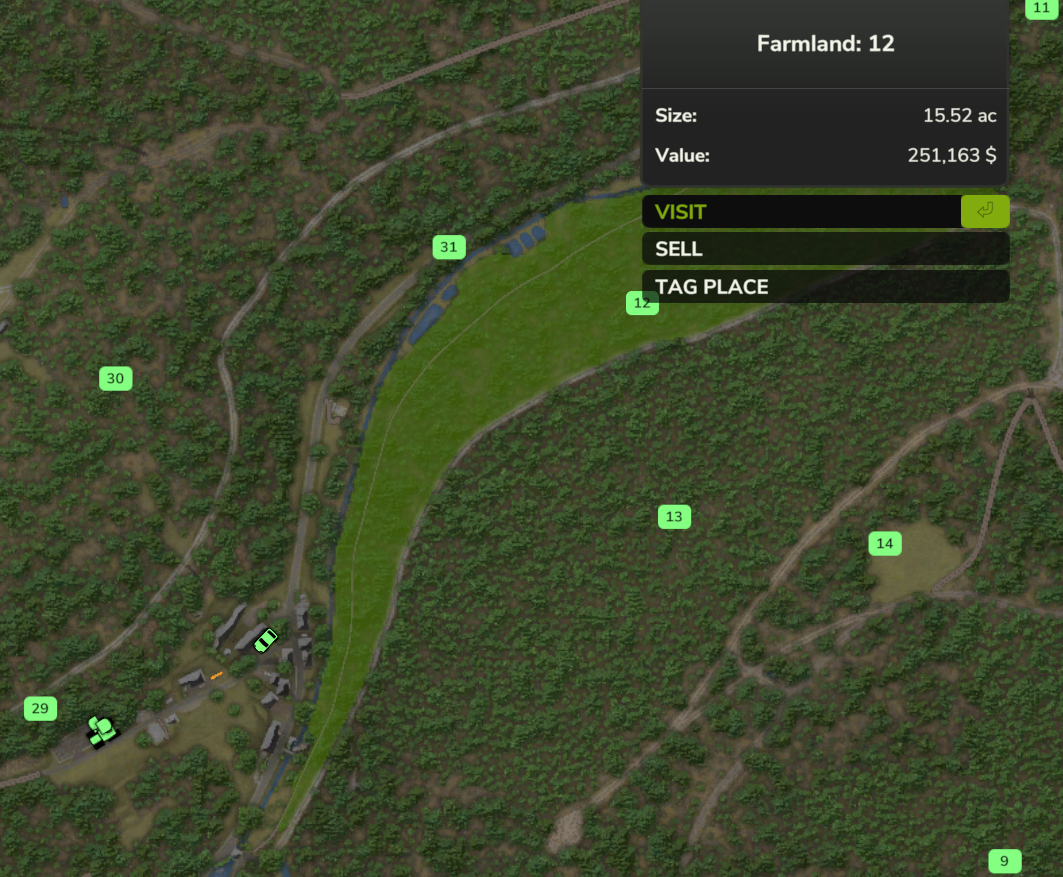Select farmland marker 11 on the map
The width and height of the screenshot is (1063, 877).
point(1041,8)
